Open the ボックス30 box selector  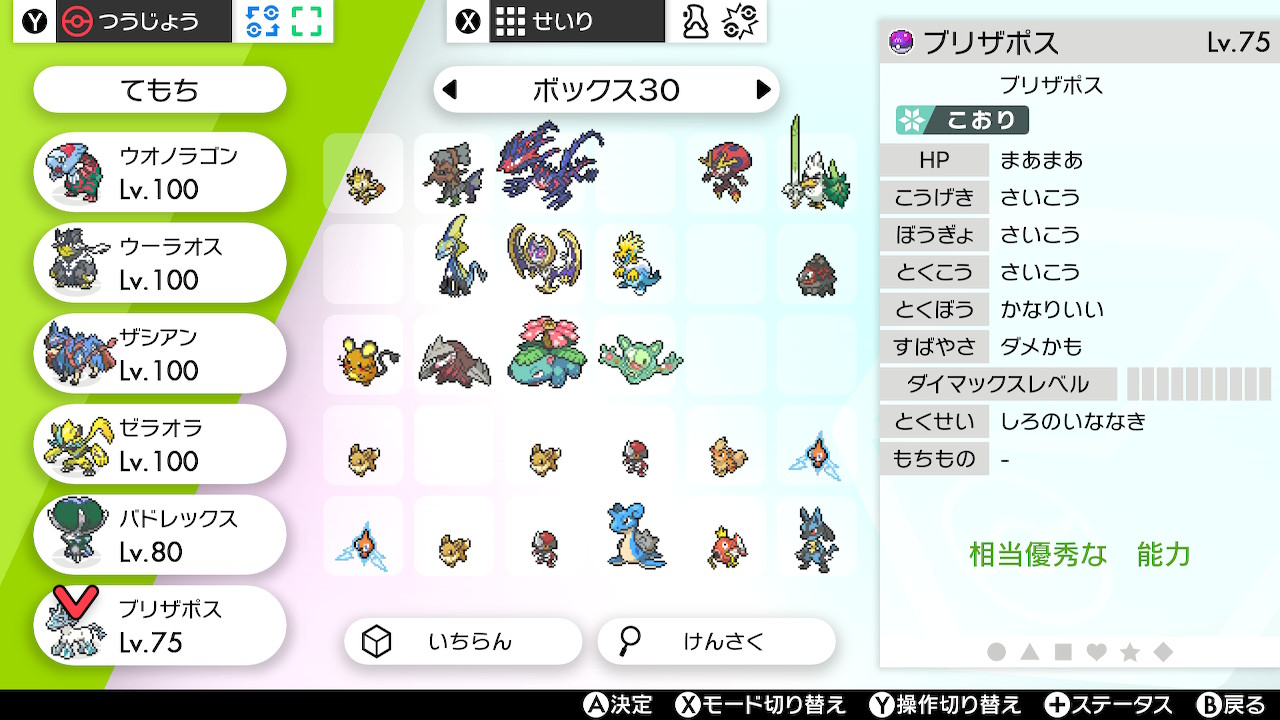click(x=606, y=89)
